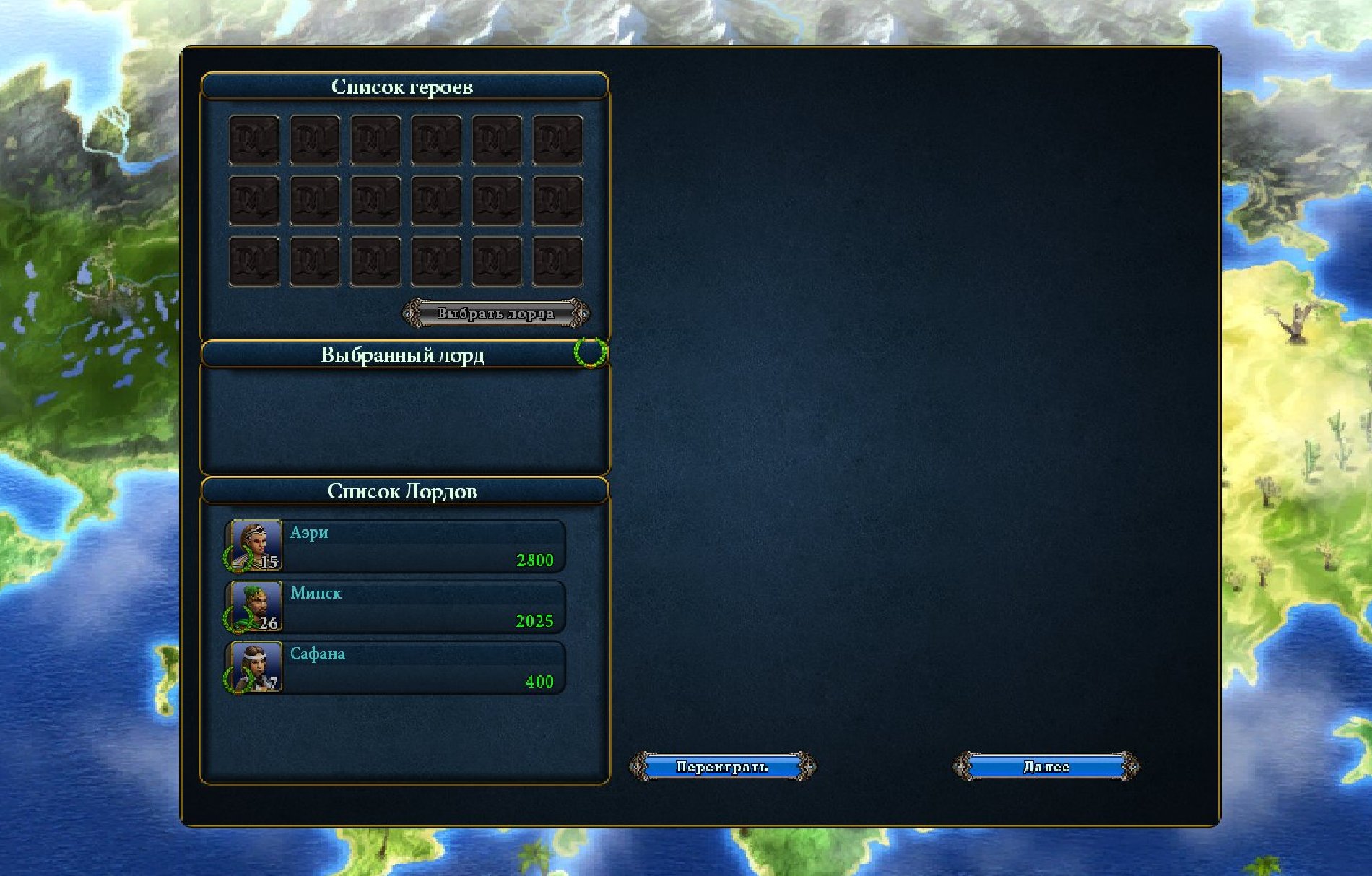Choose lord Минск in the lords list

422,607
